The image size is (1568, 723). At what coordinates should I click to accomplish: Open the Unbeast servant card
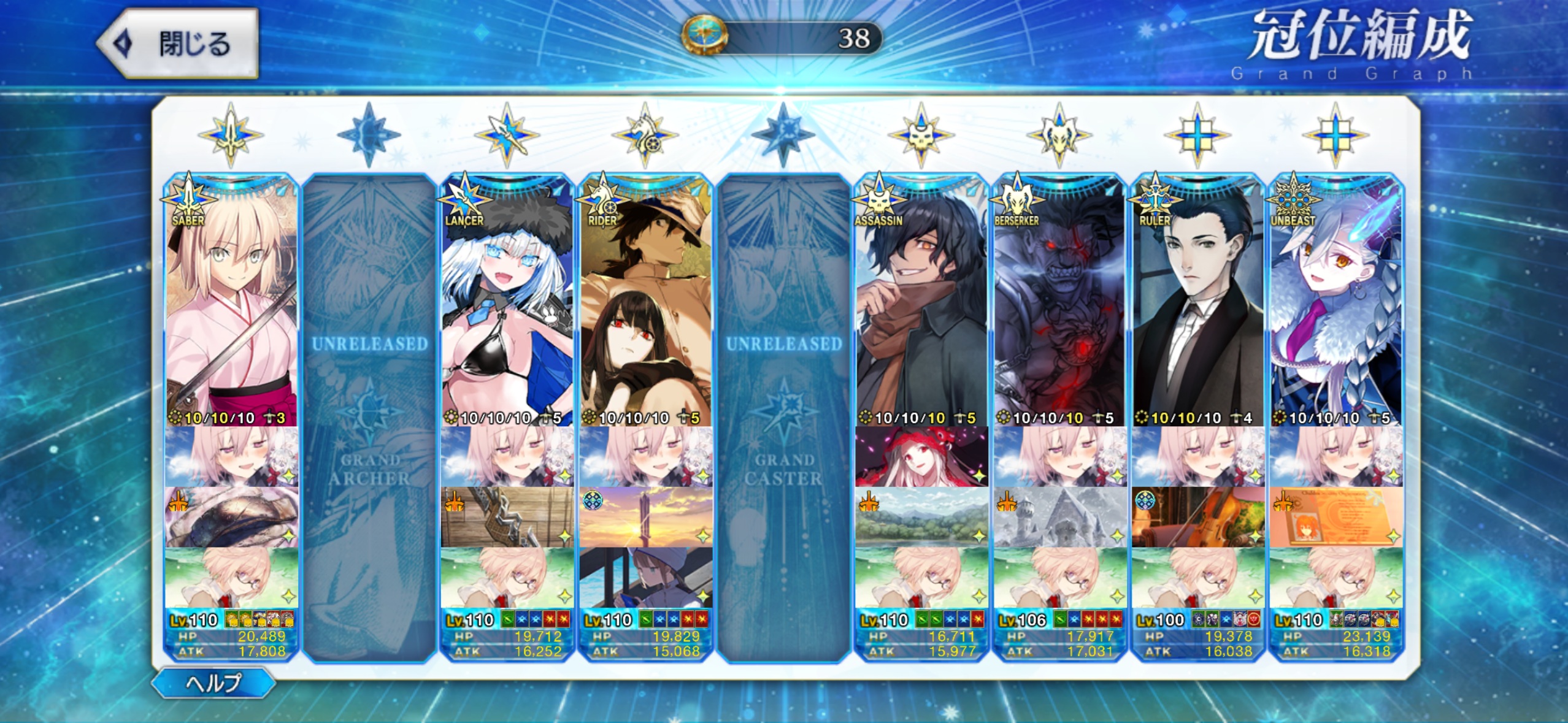tap(1335, 307)
